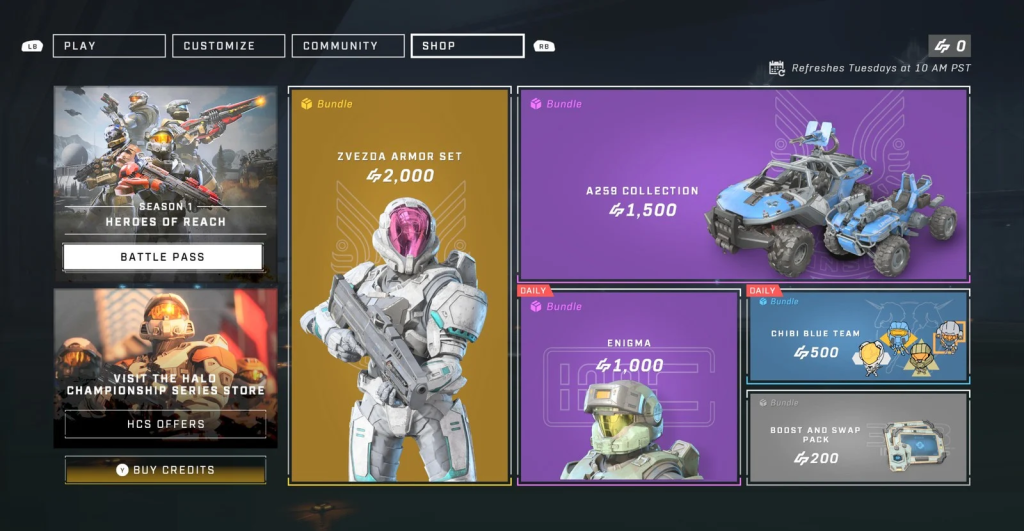The width and height of the screenshot is (1024, 531).
Task: Choose the Enigma daily bundle
Action: 629,386
